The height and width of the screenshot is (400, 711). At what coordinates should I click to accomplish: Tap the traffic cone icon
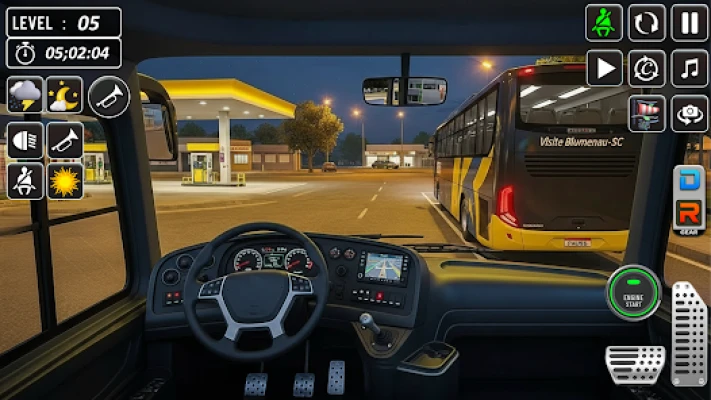click(647, 113)
